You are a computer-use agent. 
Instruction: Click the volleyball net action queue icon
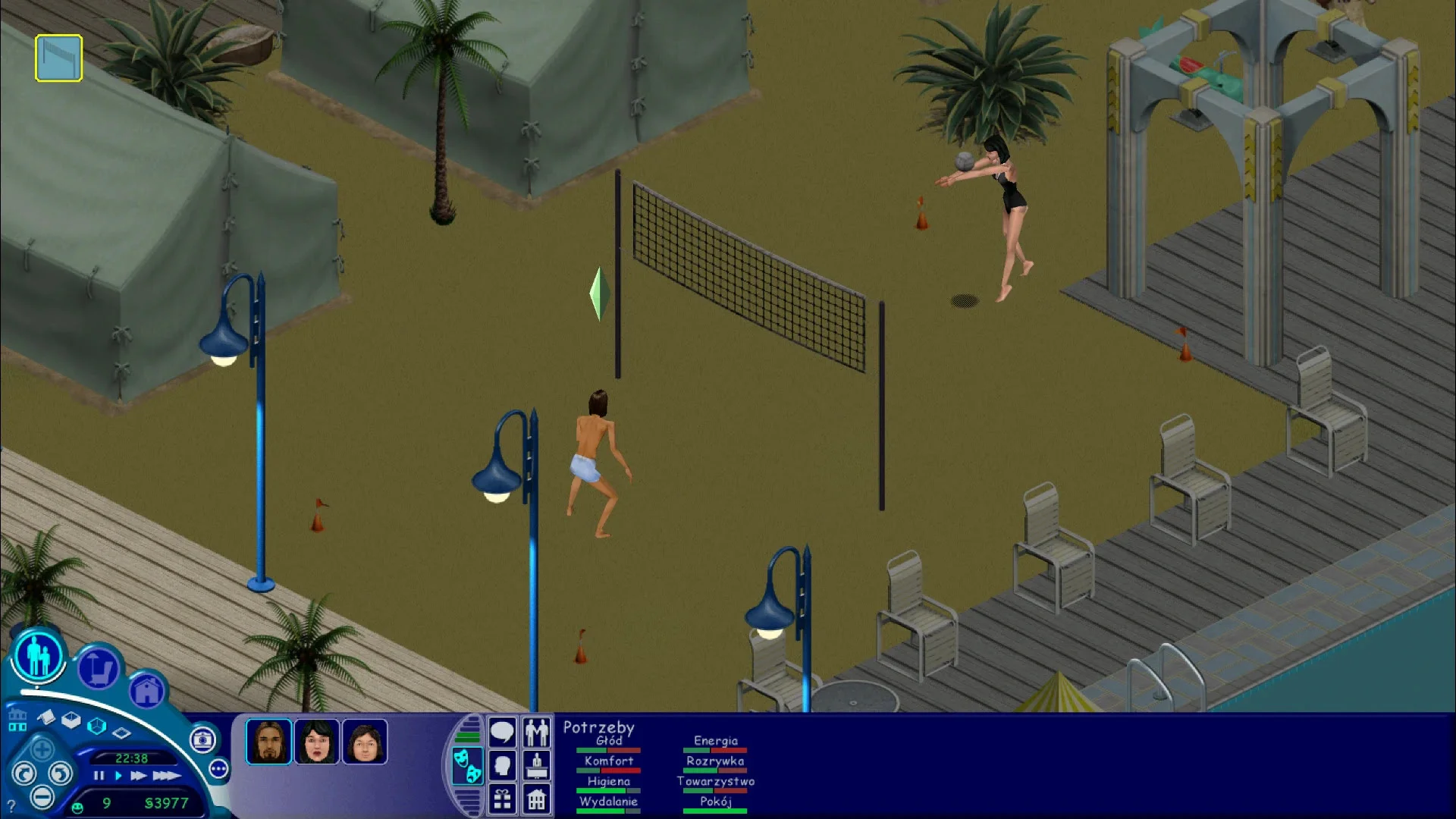click(58, 58)
